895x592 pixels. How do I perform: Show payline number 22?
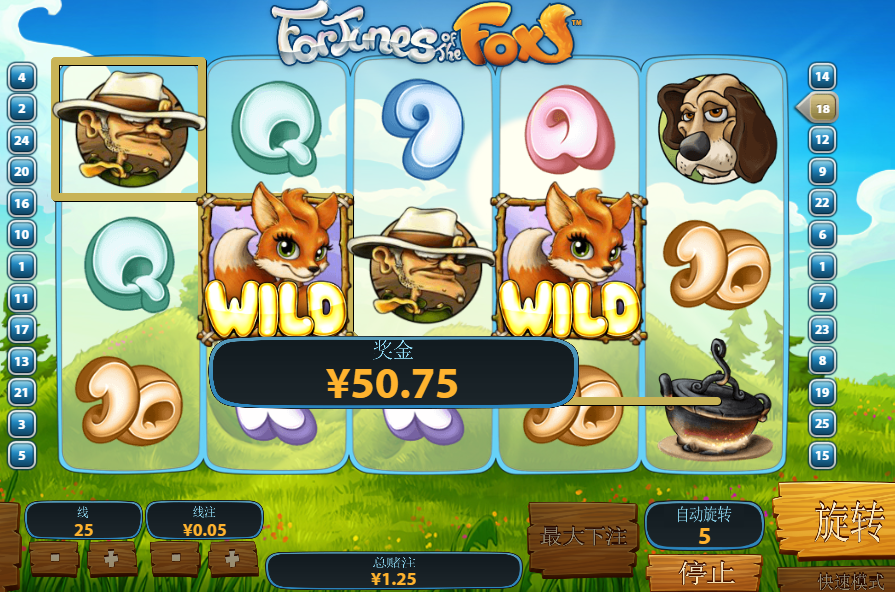pyautogui.click(x=822, y=203)
